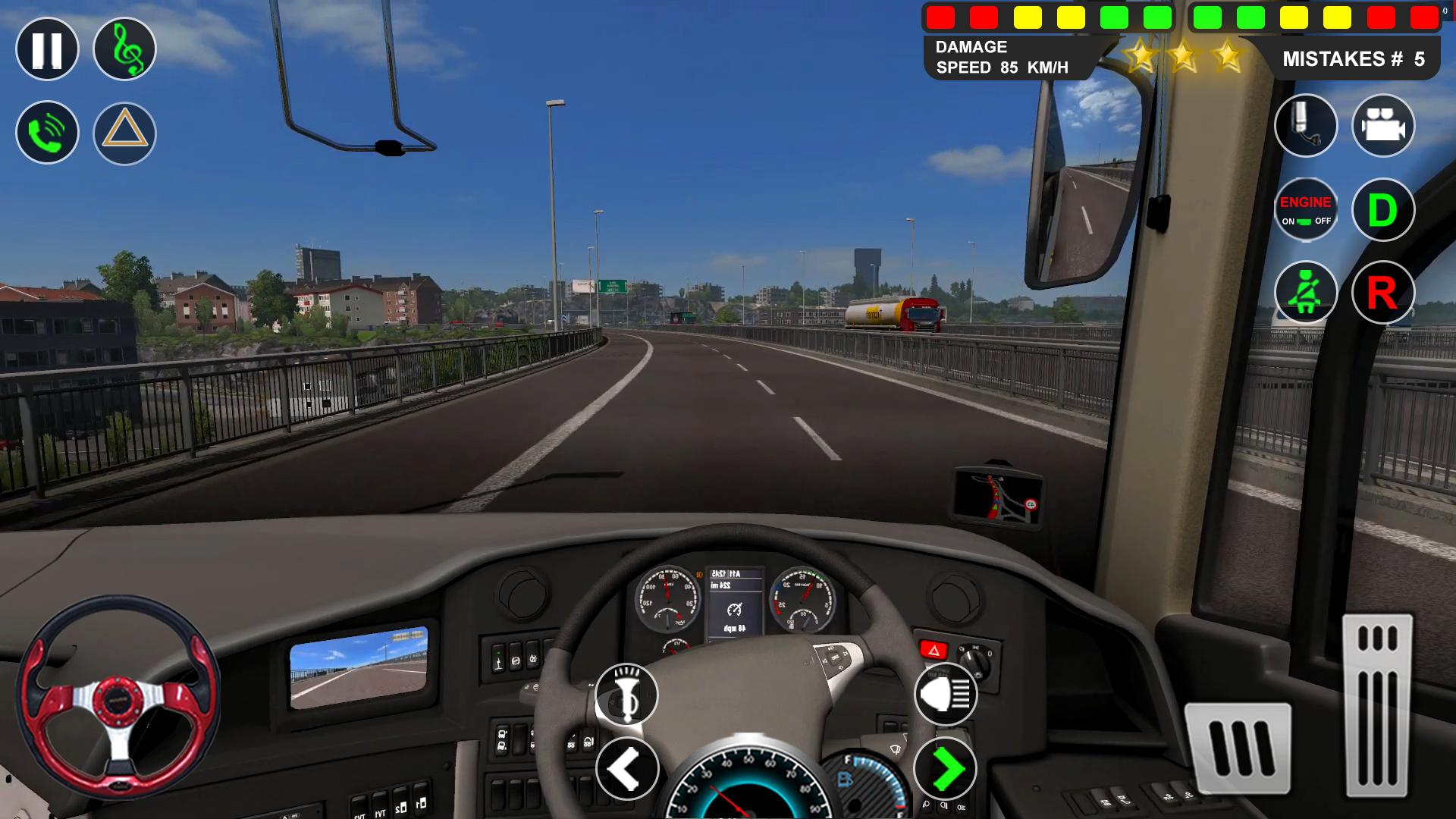This screenshot has width=1456, height=819.
Task: Activate the hazard triangle button
Action: 124,133
